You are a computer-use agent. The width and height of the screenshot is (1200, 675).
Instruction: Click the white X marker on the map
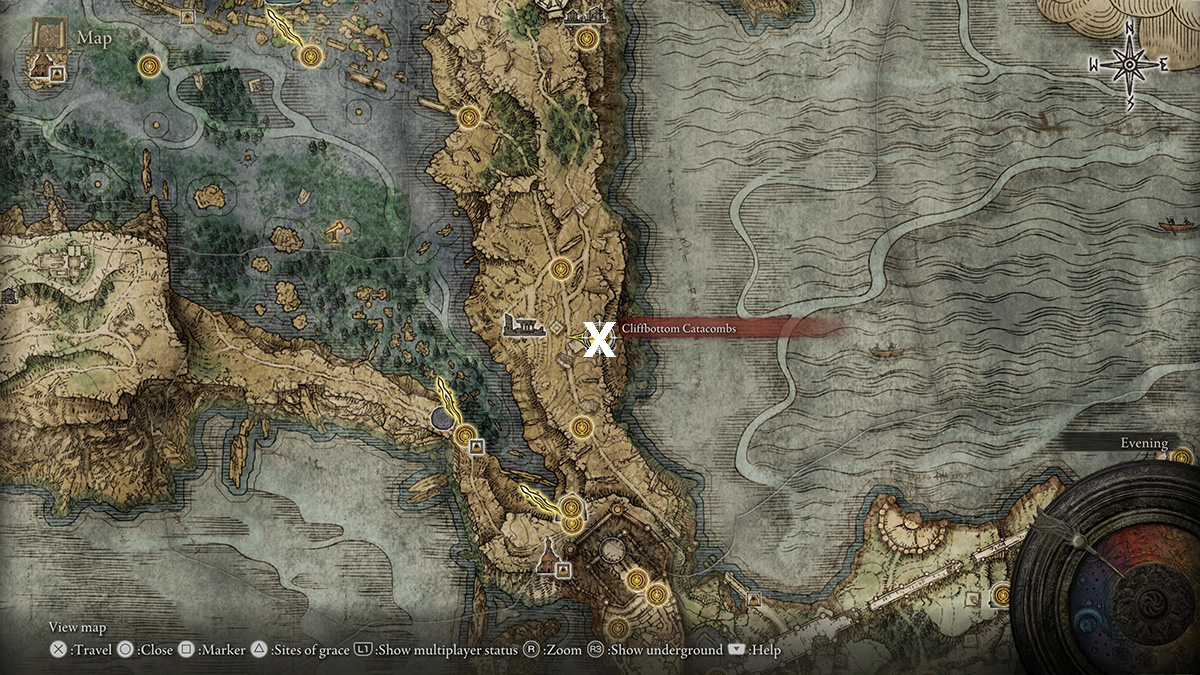coord(598,339)
